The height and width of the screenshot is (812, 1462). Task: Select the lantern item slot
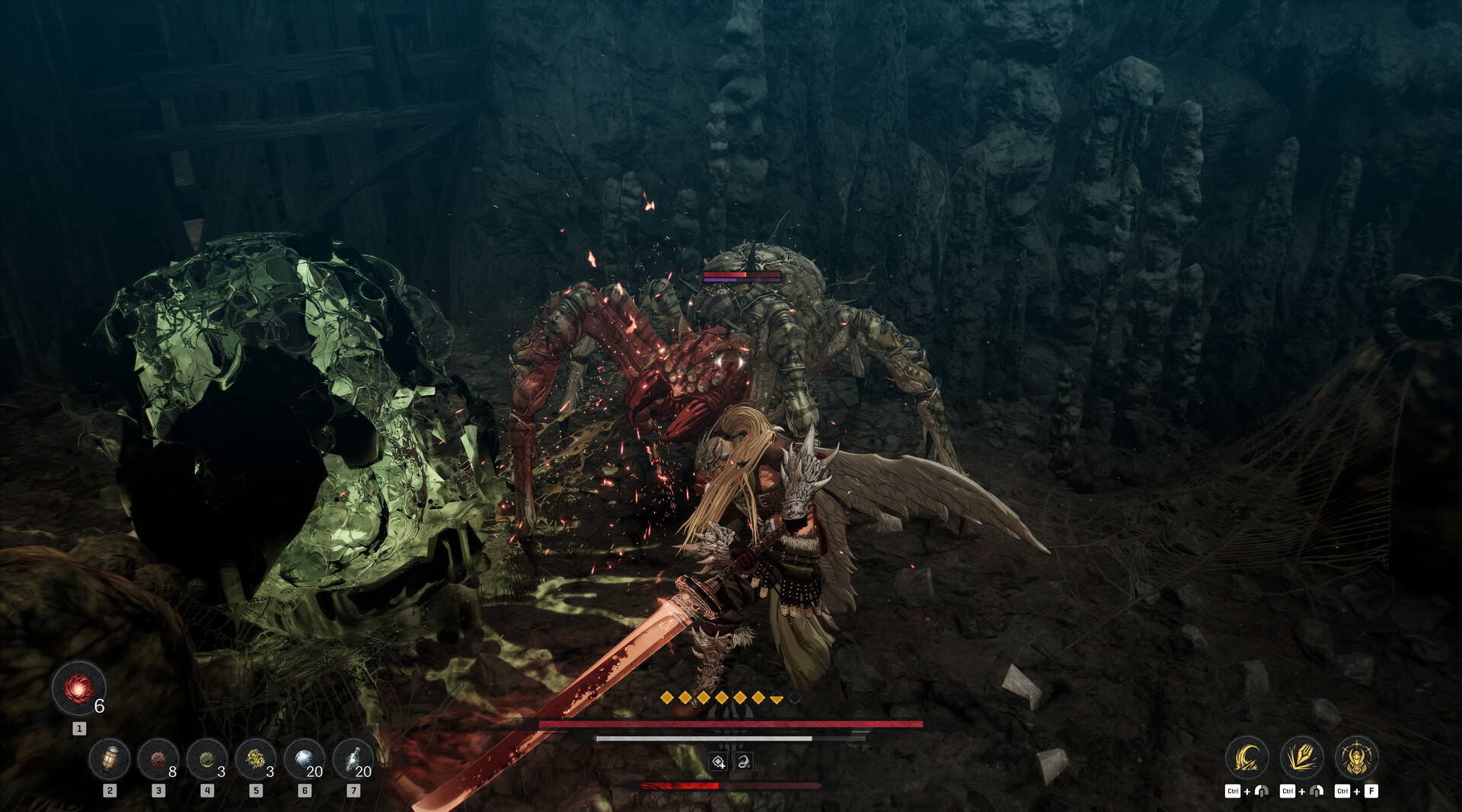110,759
